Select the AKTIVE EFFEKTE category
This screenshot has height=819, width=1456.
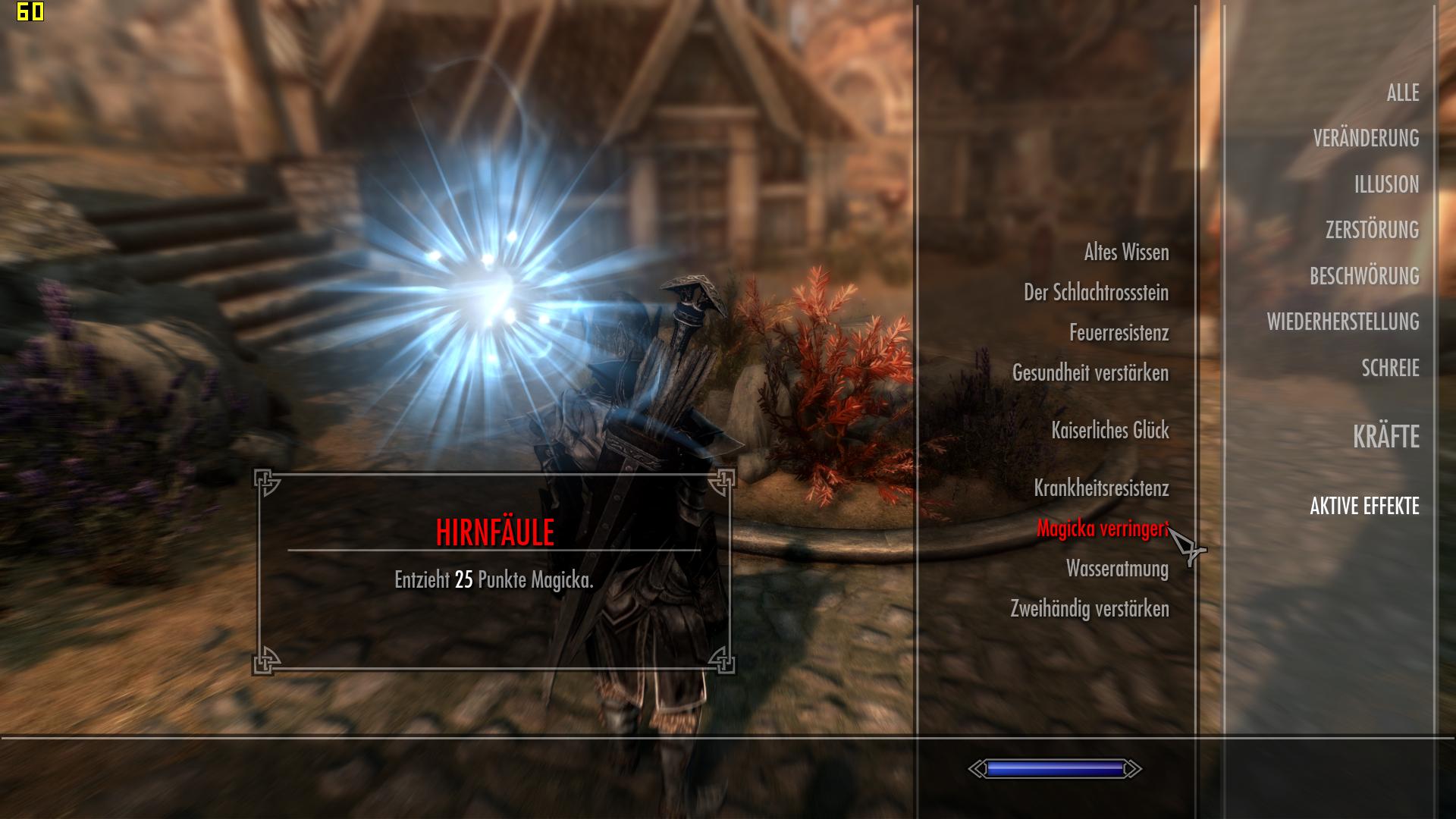click(1364, 507)
